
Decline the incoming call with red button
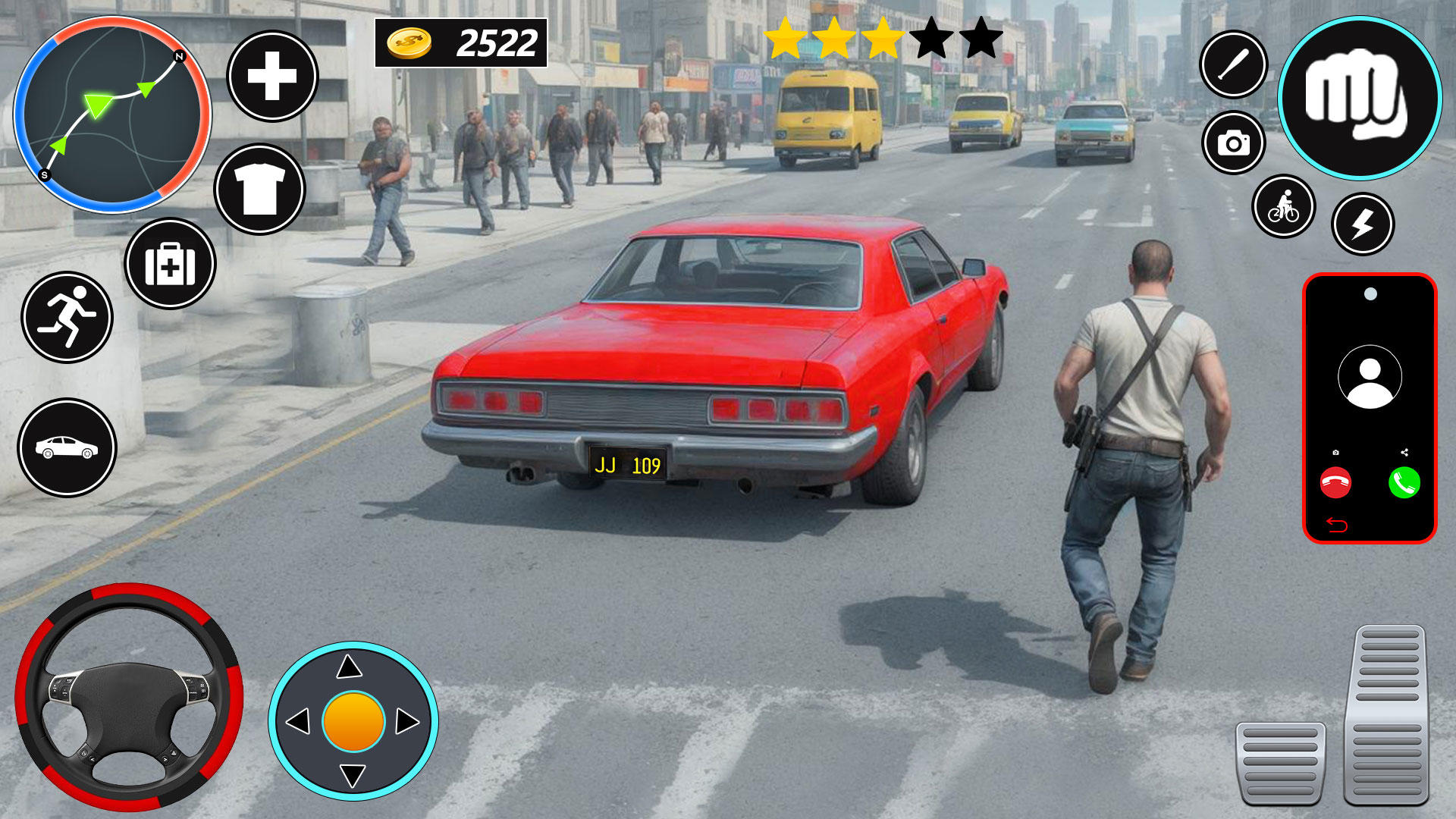tap(1336, 482)
